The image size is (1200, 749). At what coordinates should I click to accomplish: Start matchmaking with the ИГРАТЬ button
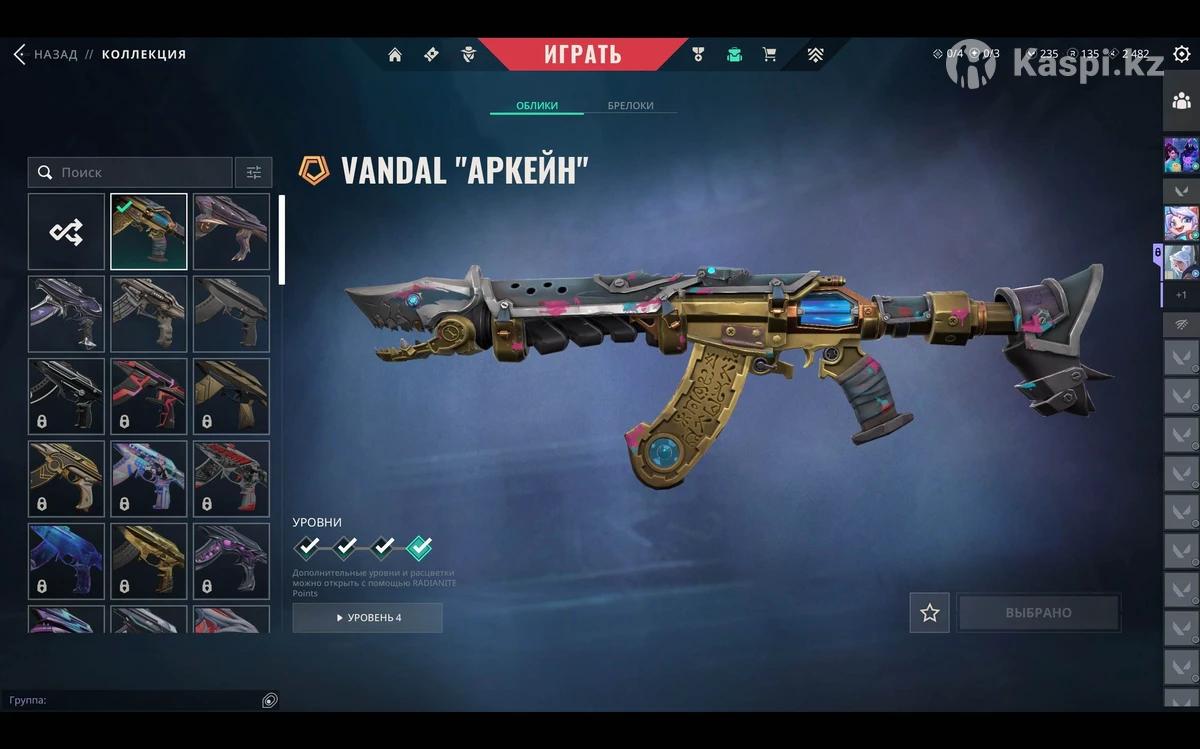(582, 54)
